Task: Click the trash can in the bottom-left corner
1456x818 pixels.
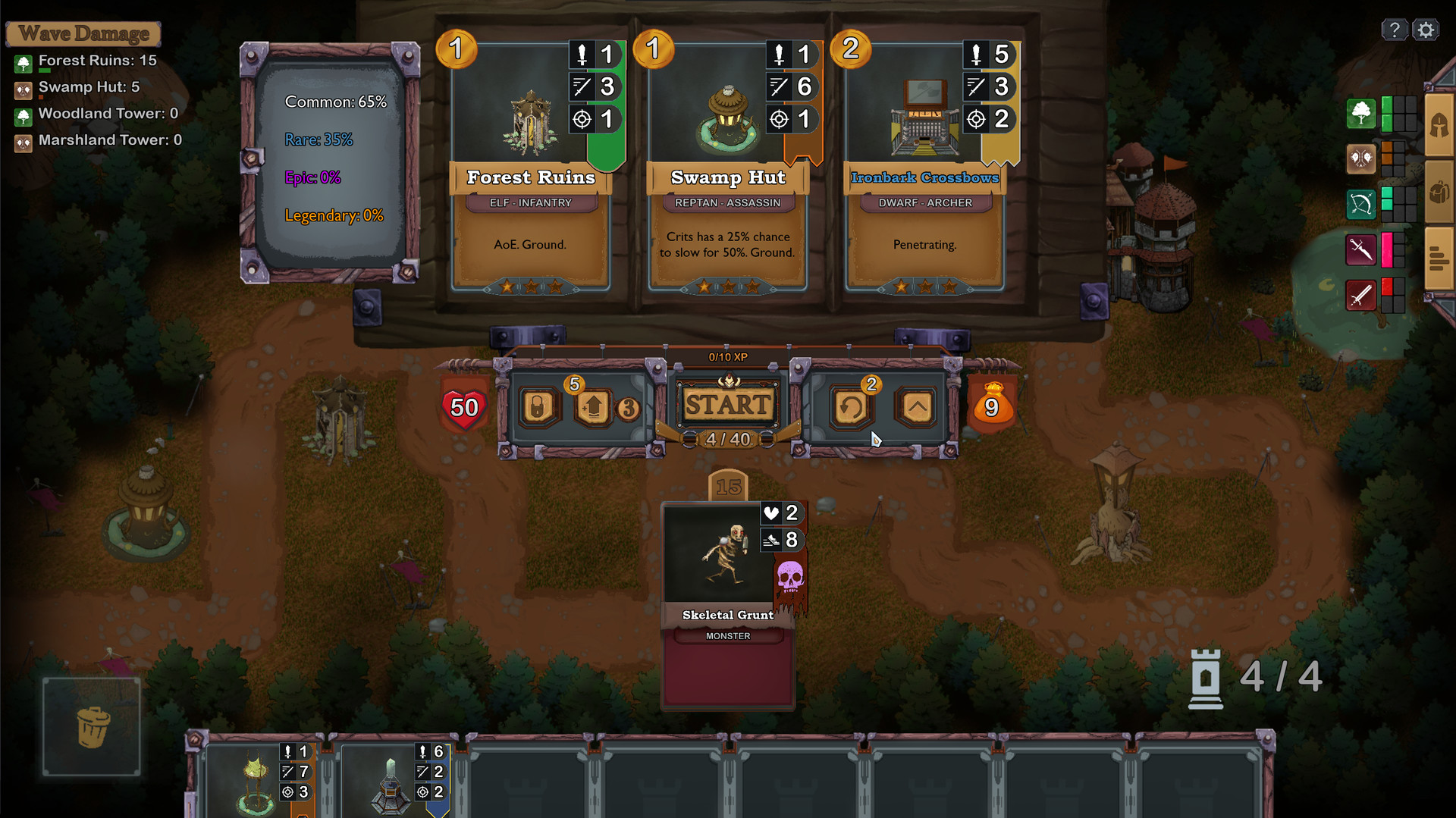Action: (91, 726)
